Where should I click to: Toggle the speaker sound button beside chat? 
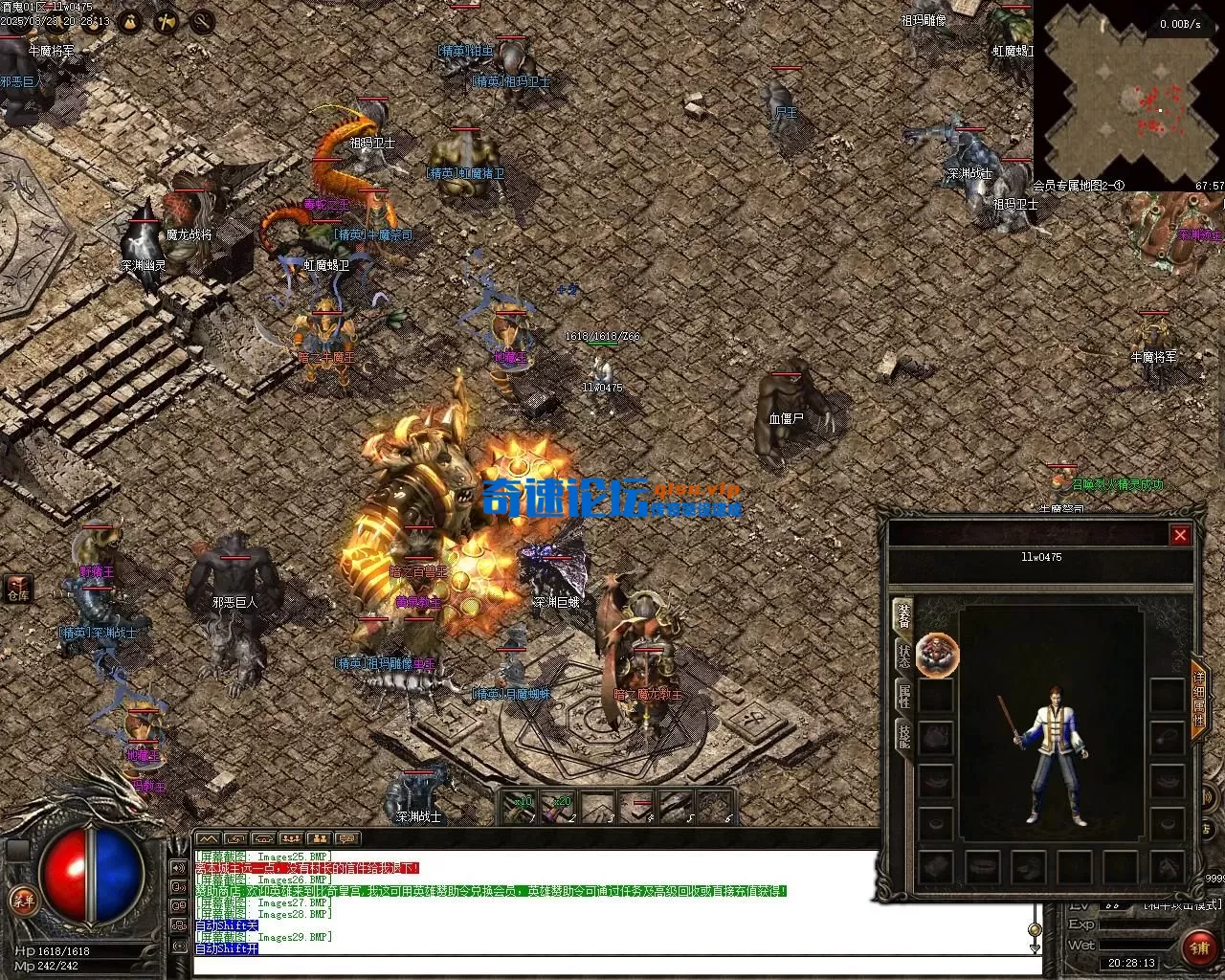[178, 868]
